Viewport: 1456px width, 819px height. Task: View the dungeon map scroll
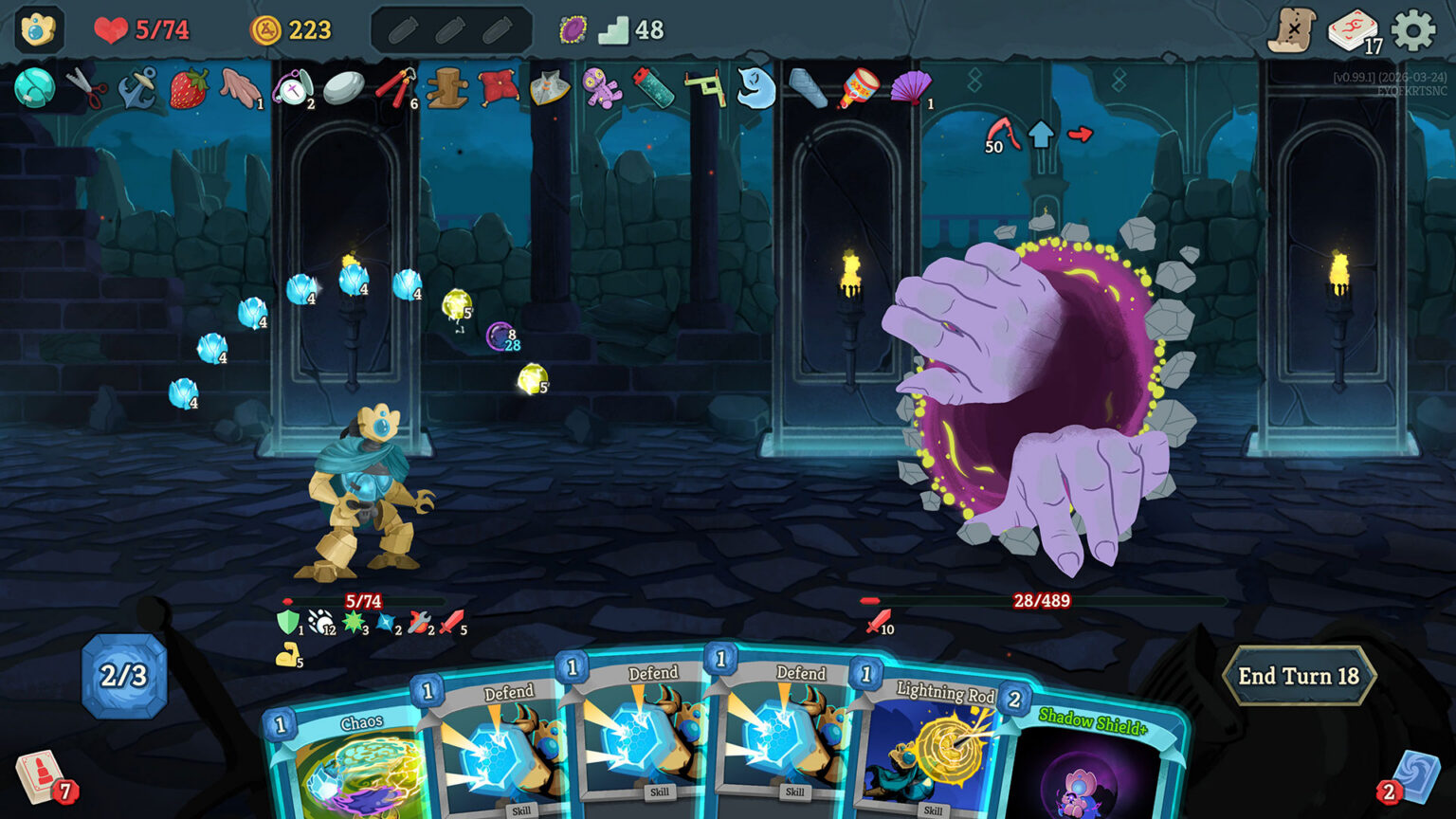(1296, 26)
